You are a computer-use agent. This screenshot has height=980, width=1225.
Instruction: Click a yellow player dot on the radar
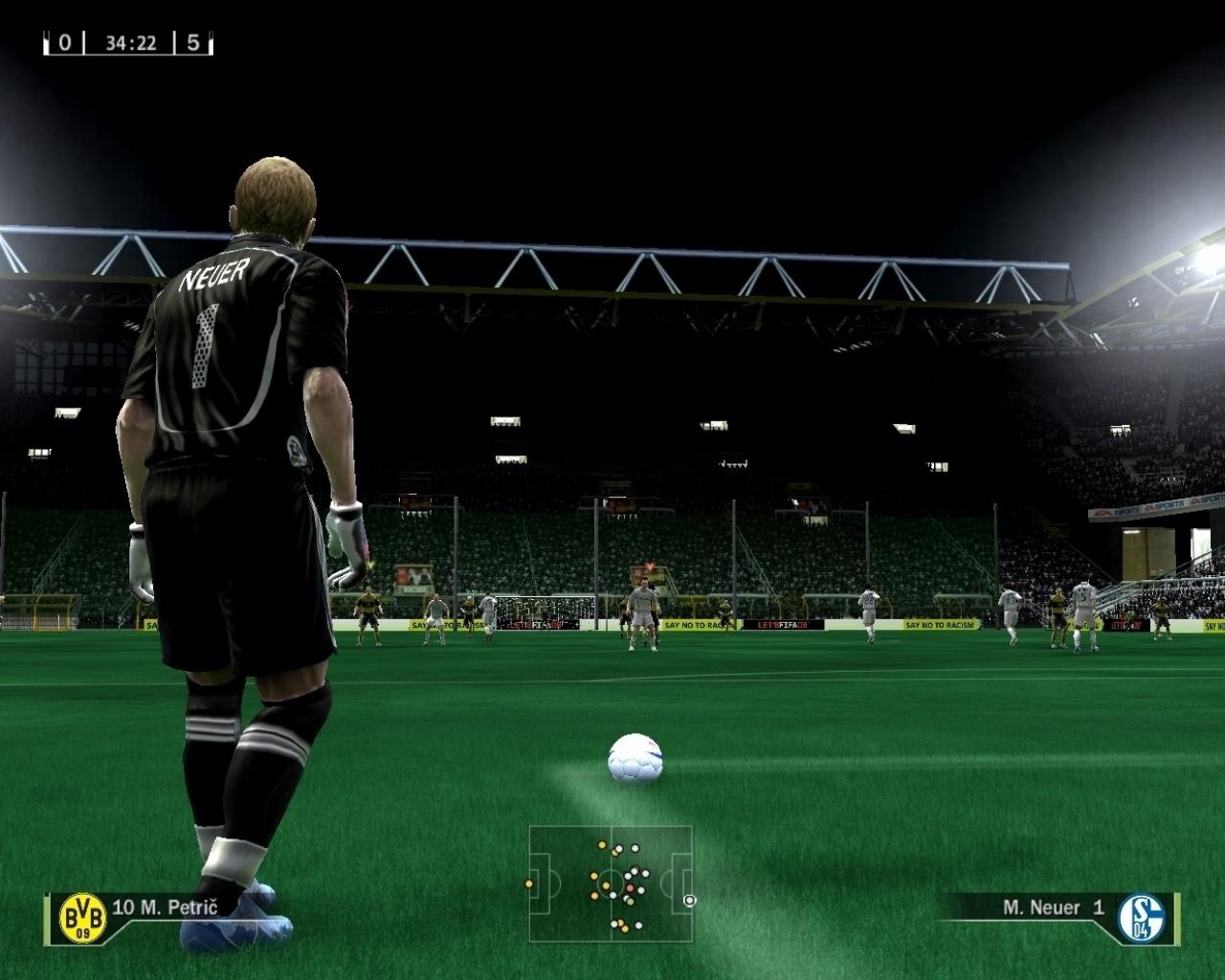(x=601, y=846)
